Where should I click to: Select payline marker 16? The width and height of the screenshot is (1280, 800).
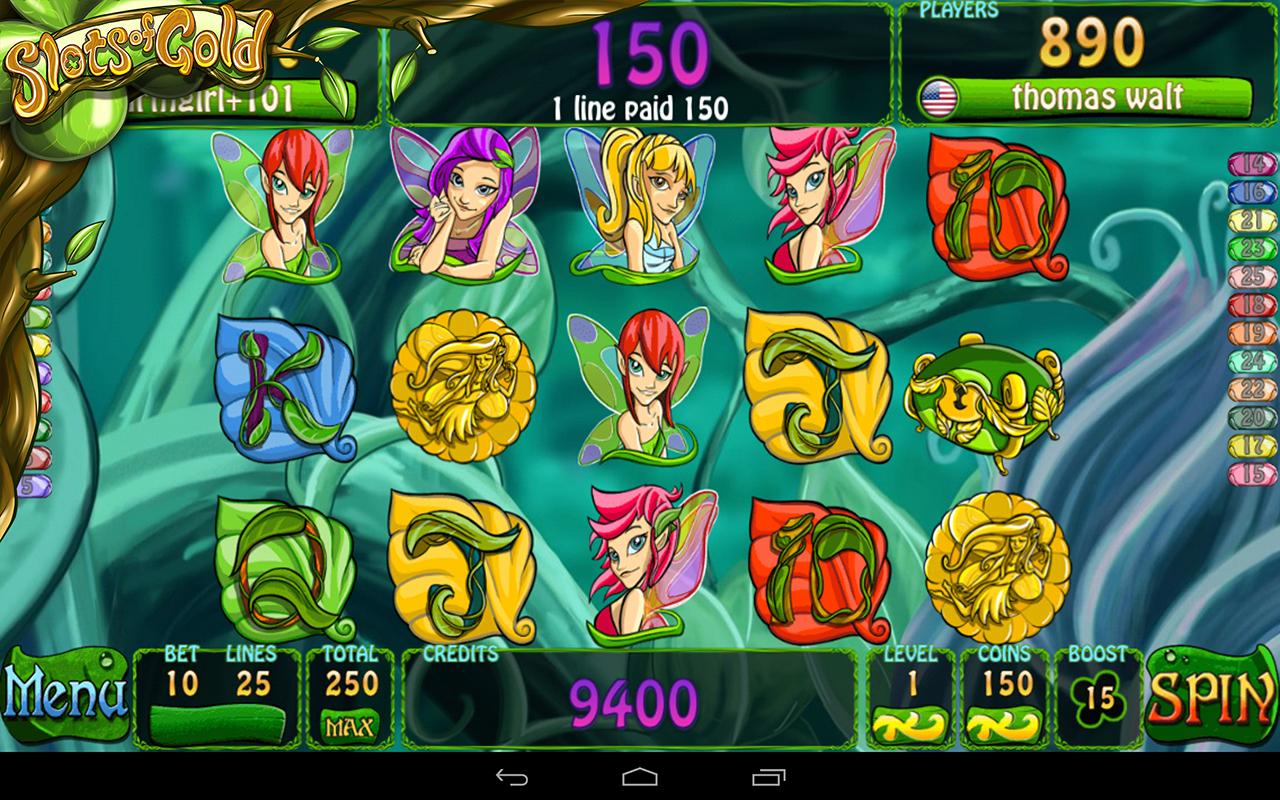coord(1252,193)
